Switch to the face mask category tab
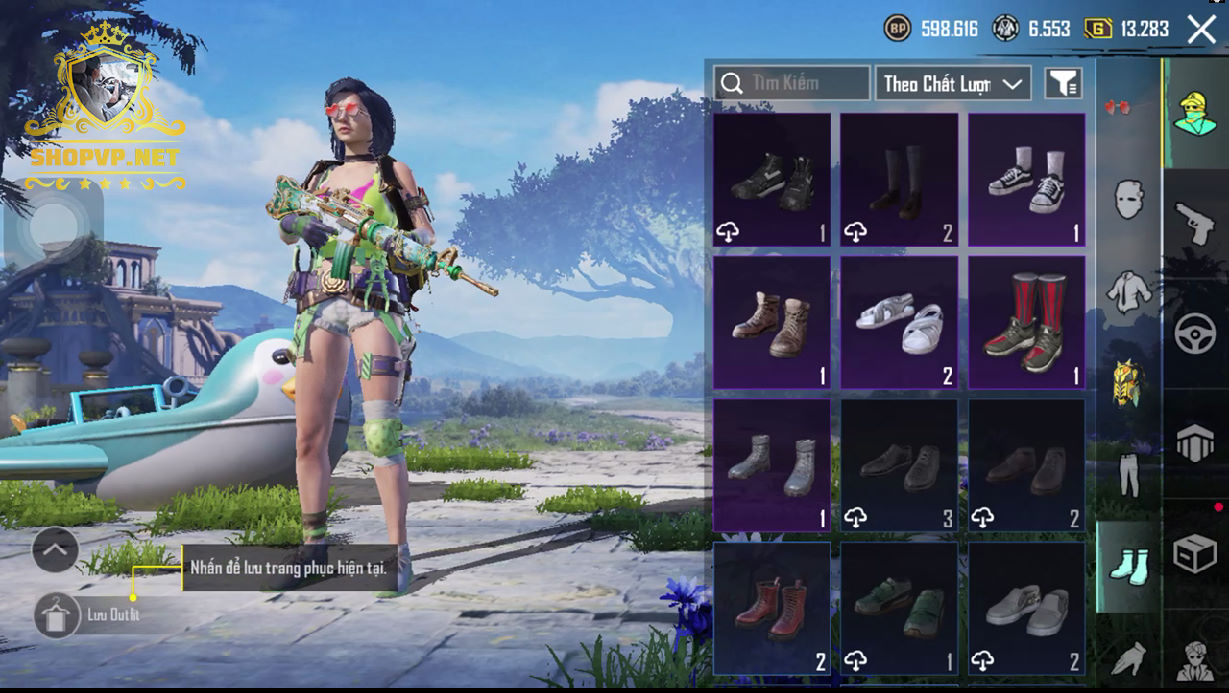1229x693 pixels. tap(1129, 201)
